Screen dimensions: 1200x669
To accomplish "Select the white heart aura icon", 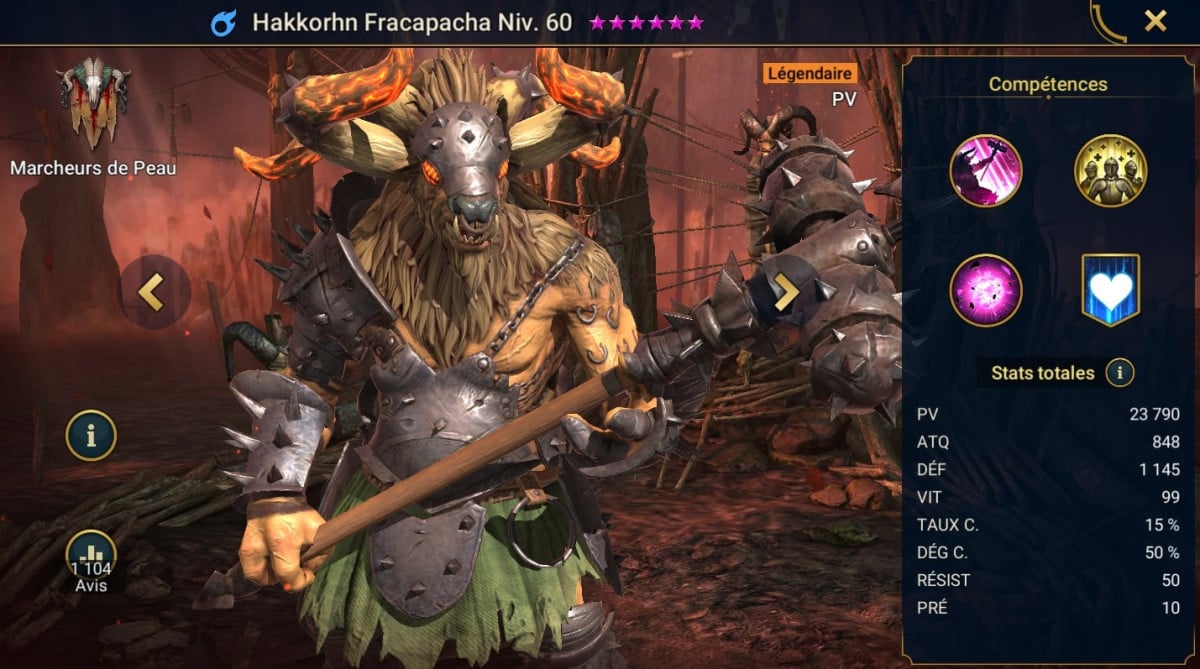I will coord(1110,290).
